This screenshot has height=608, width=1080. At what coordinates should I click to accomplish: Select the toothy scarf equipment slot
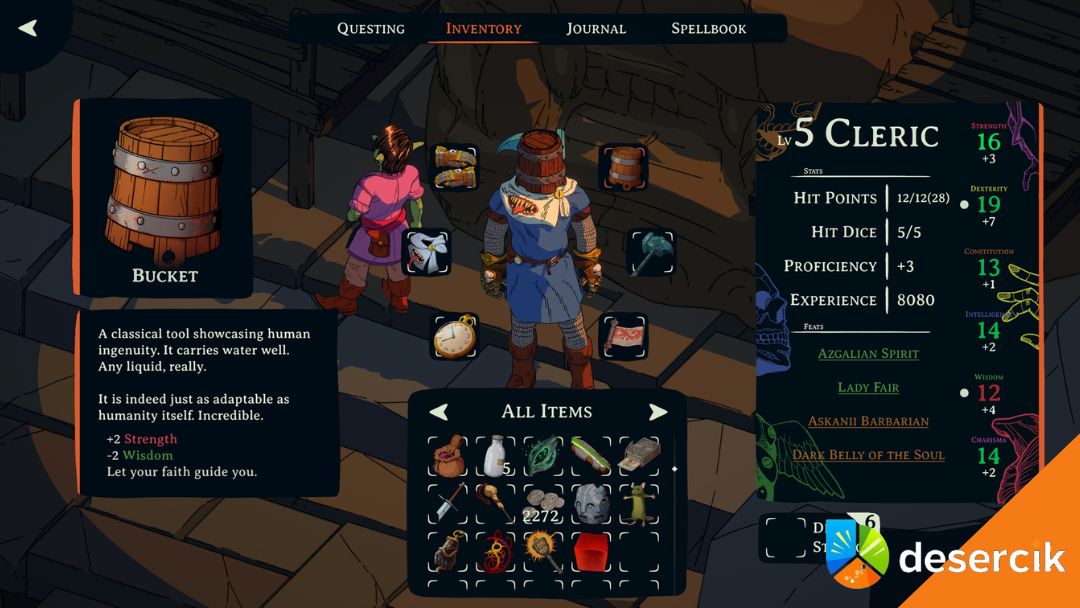click(427, 252)
